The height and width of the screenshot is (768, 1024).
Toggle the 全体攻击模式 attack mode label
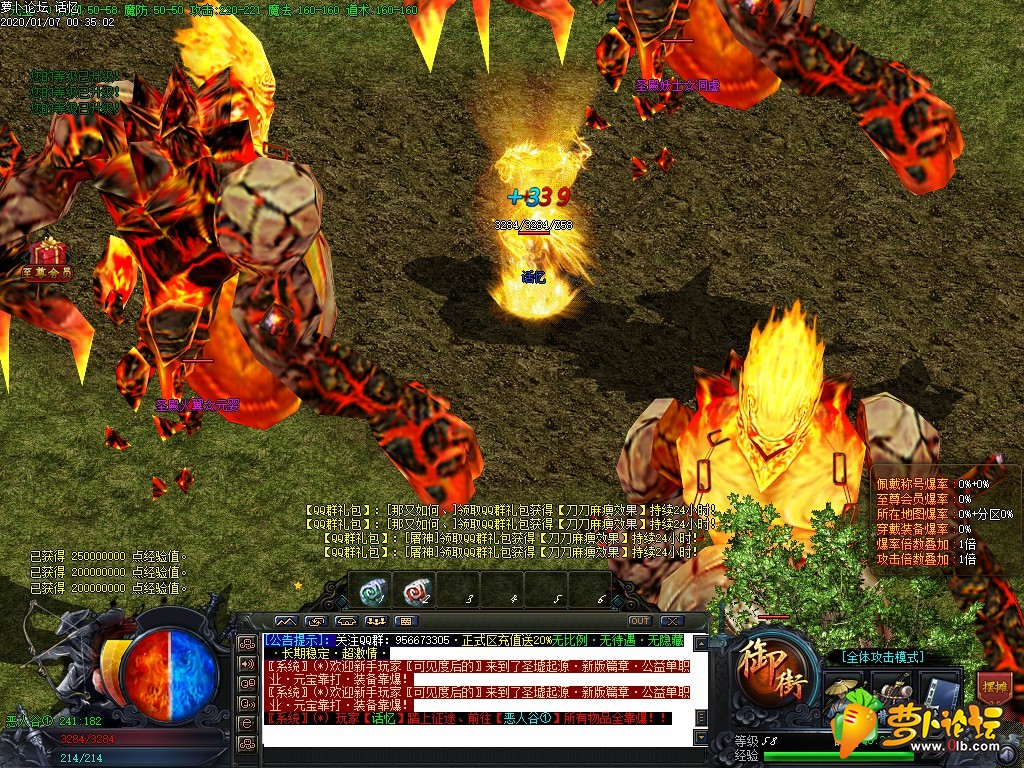[883, 657]
